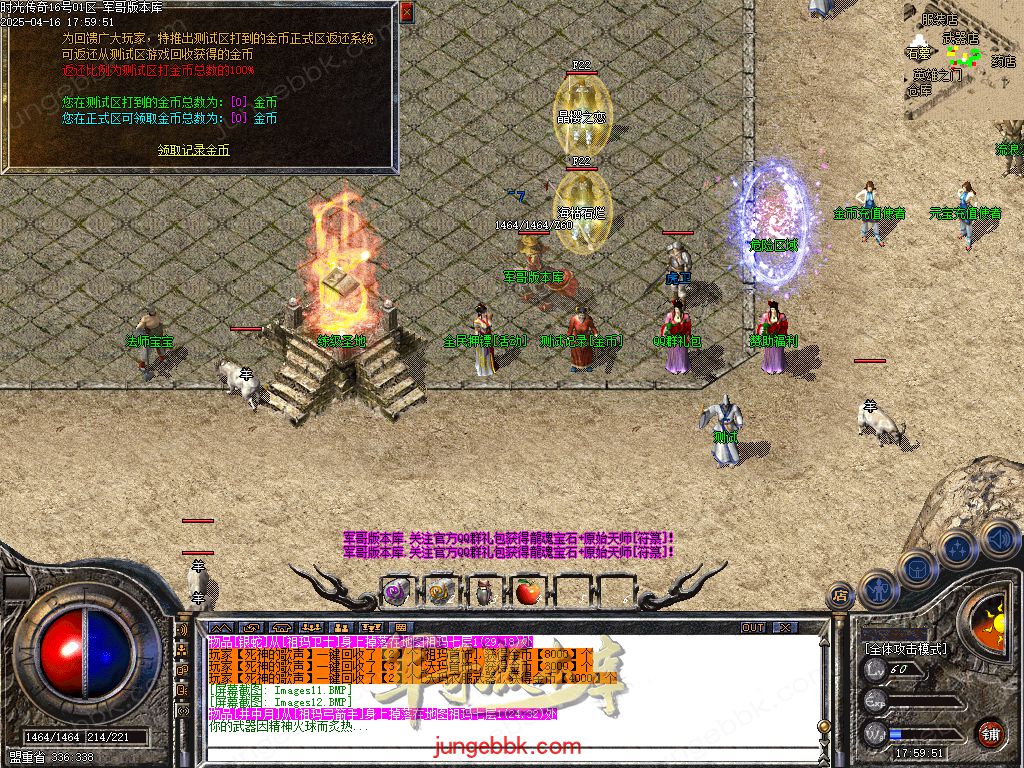Image resolution: width=1024 pixels, height=768 pixels.
Task: Select the red apple hotbar slot
Action: [526, 592]
